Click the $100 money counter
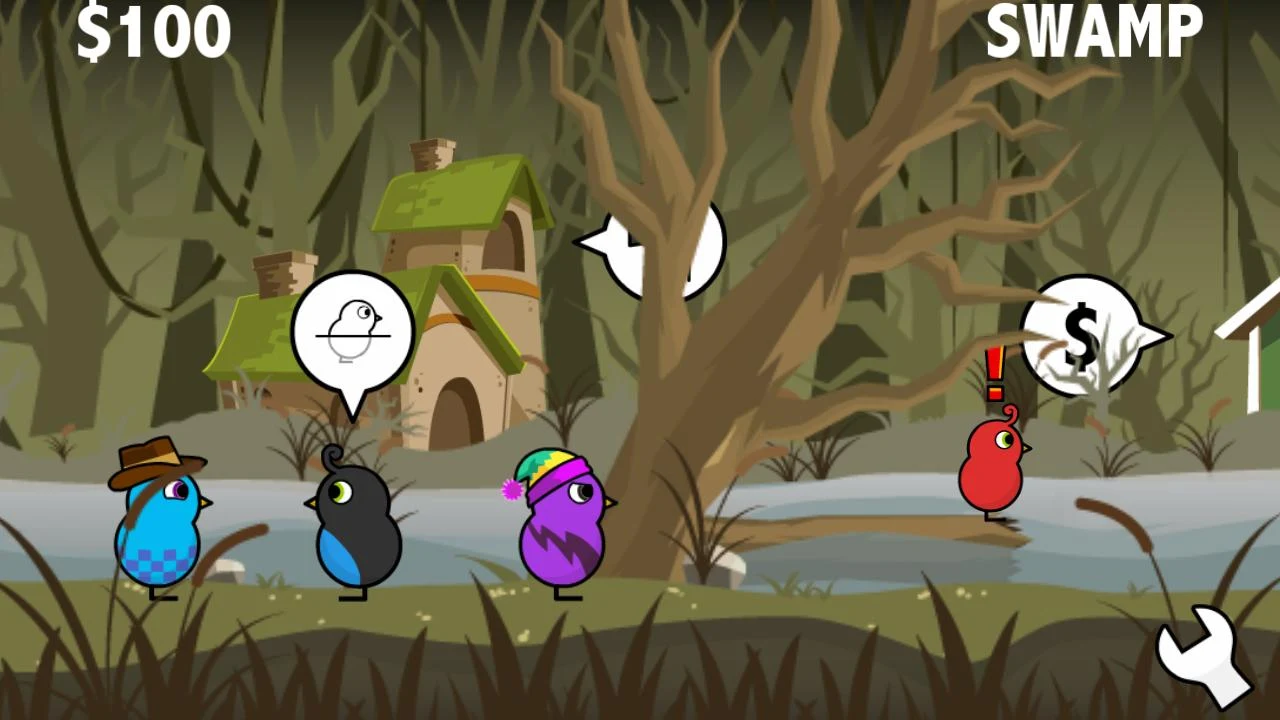This screenshot has width=1280, height=720. [x=157, y=33]
